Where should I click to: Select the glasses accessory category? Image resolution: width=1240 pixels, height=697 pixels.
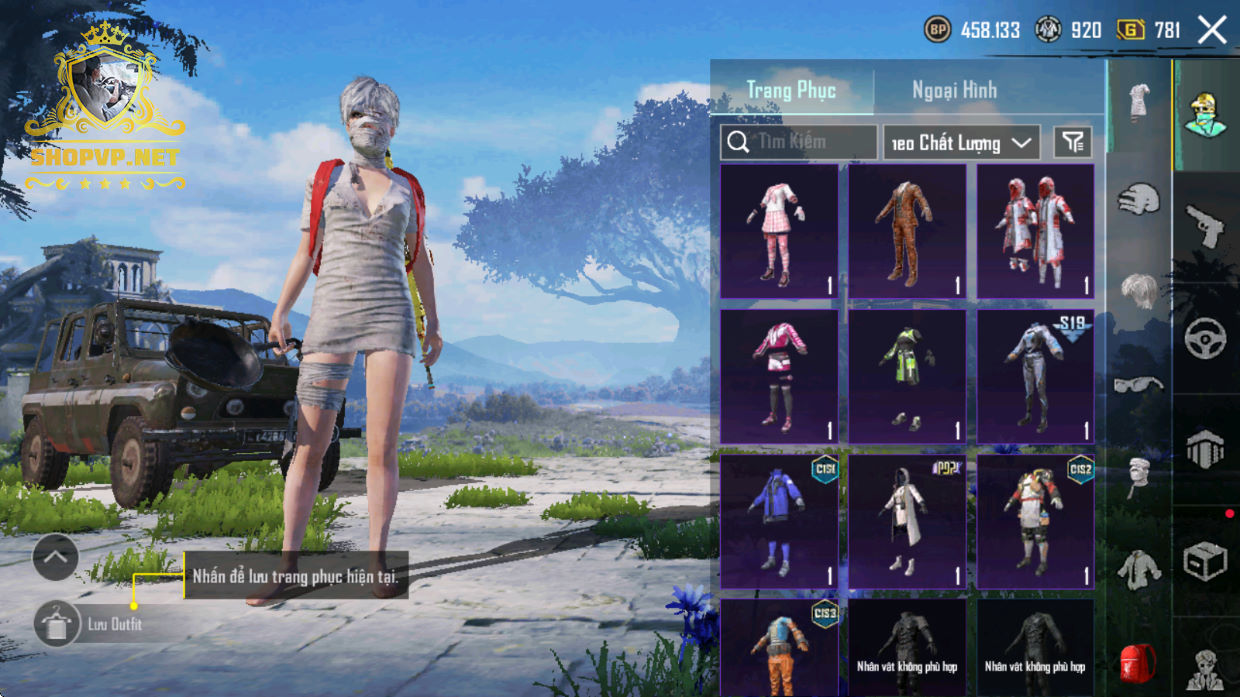(1138, 383)
